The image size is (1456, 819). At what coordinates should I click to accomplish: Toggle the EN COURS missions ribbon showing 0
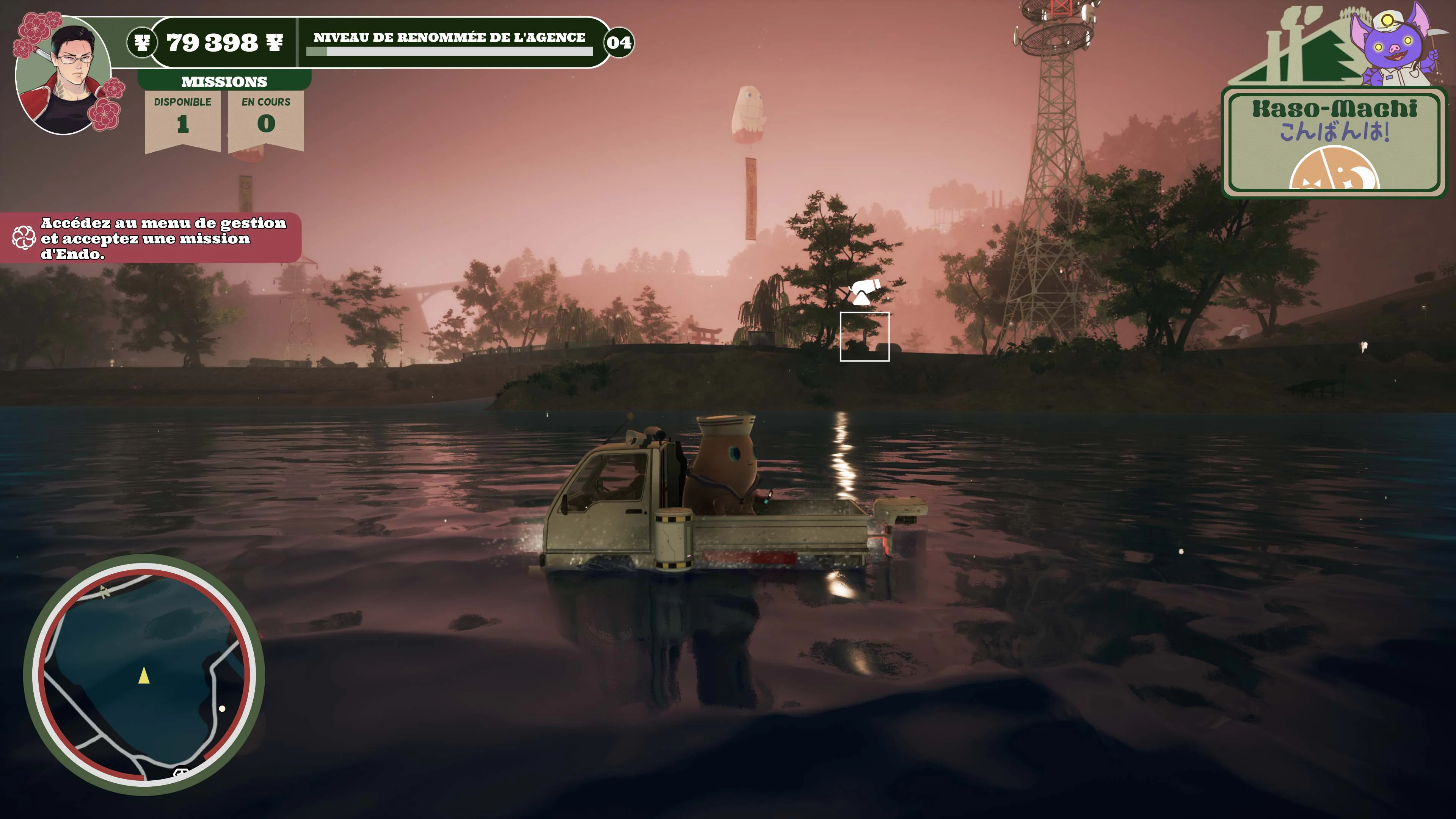pyautogui.click(x=266, y=113)
